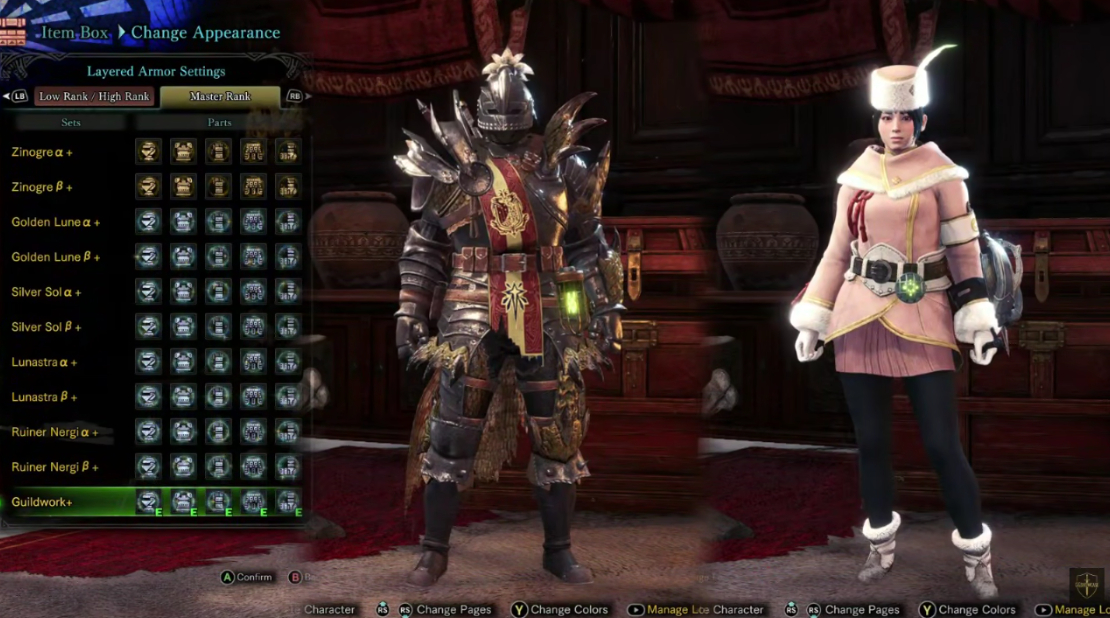The height and width of the screenshot is (618, 1110).
Task: Pick the Ruiner Nergi α + set
Action: (x=55, y=432)
